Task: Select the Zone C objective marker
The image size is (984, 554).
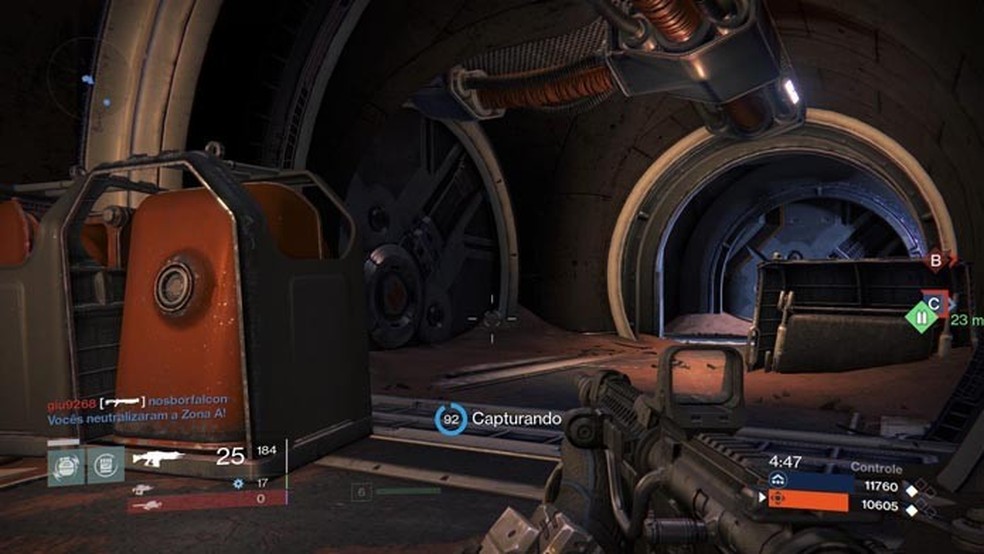Action: pyautogui.click(x=934, y=301)
